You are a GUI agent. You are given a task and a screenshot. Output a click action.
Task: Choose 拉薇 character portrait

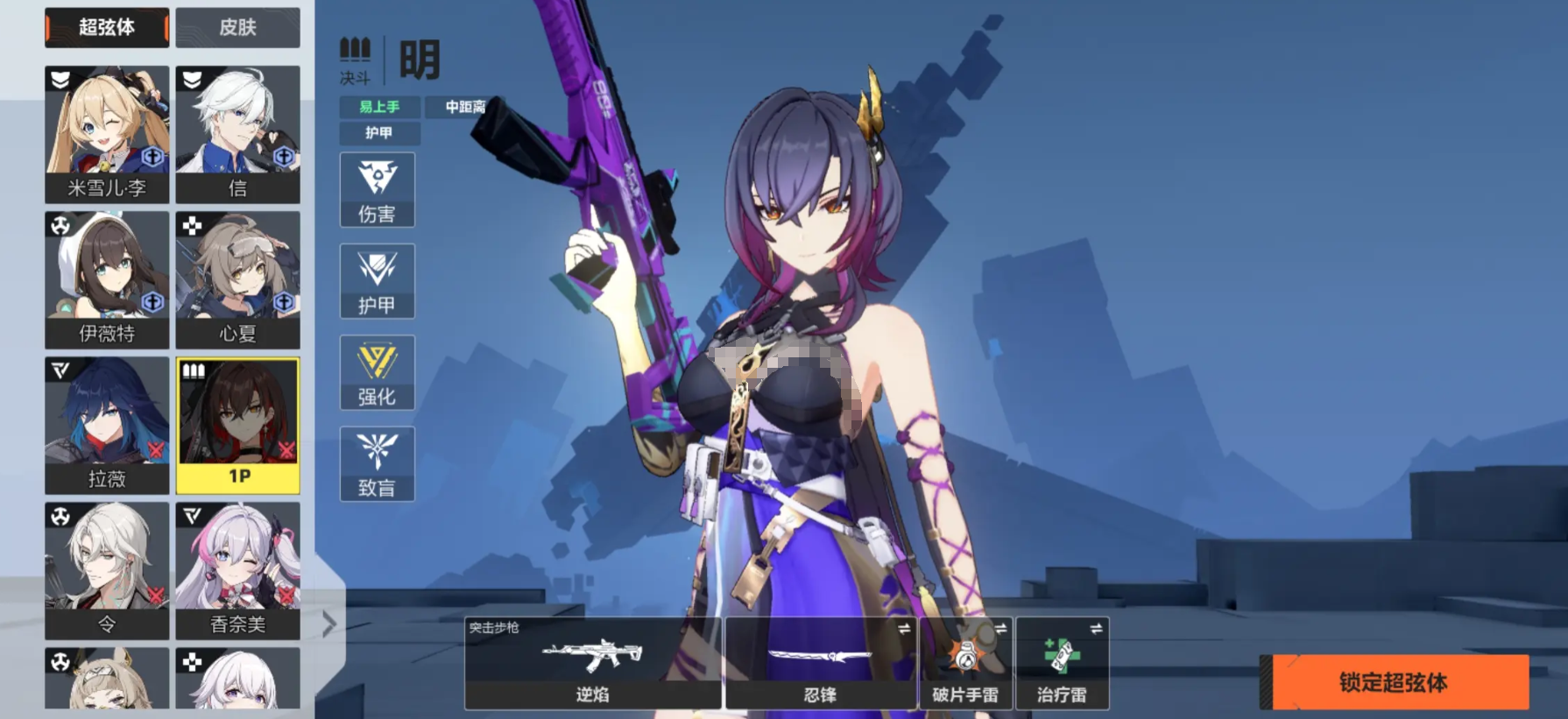pyautogui.click(x=107, y=425)
